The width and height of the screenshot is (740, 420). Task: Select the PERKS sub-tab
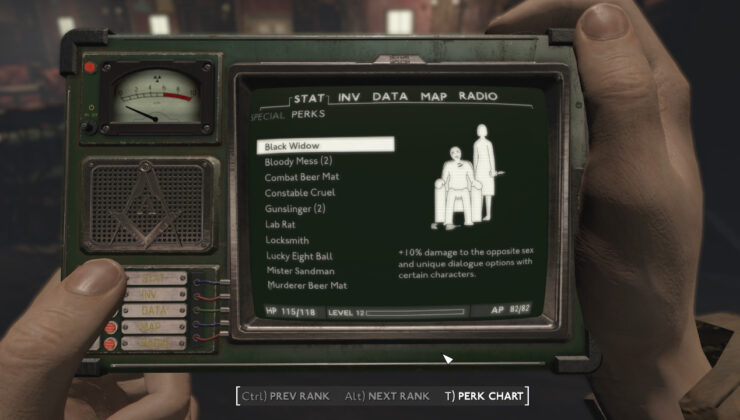point(308,115)
